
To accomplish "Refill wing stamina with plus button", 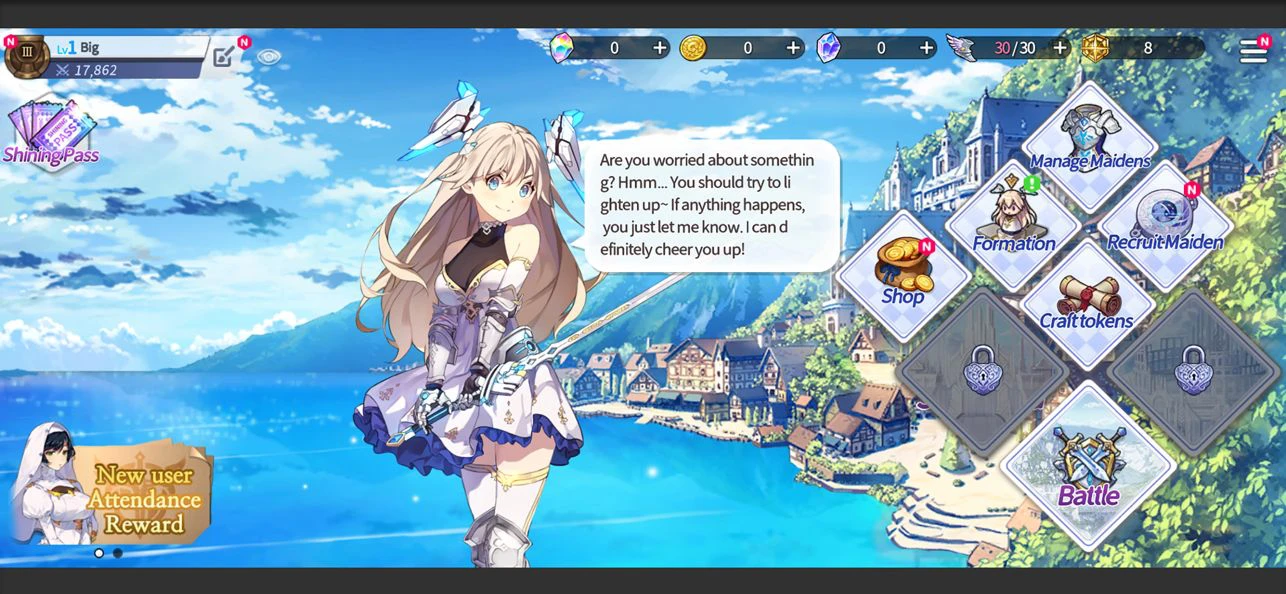I will tap(1060, 48).
